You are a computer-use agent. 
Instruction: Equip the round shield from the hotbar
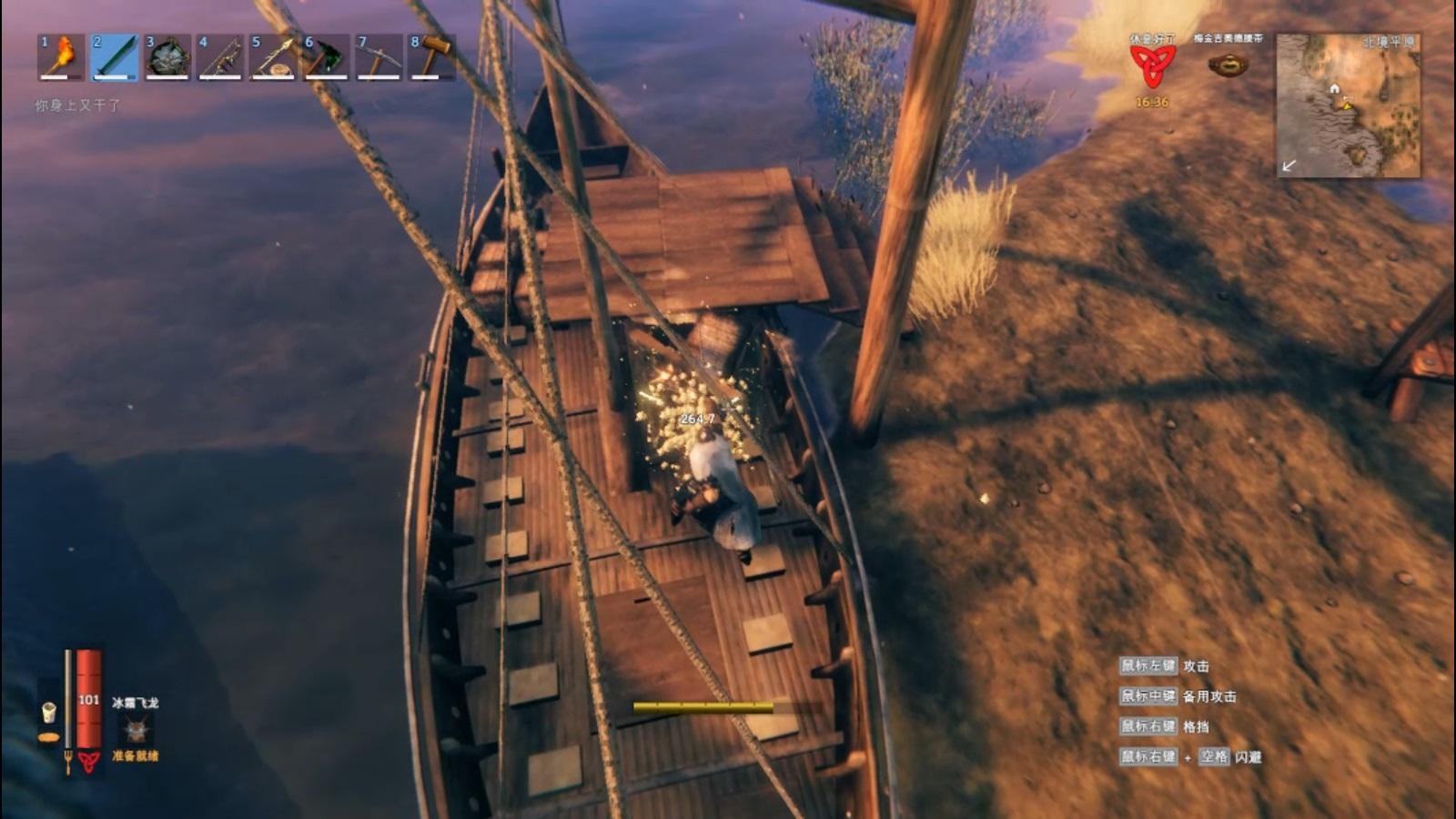pos(167,57)
